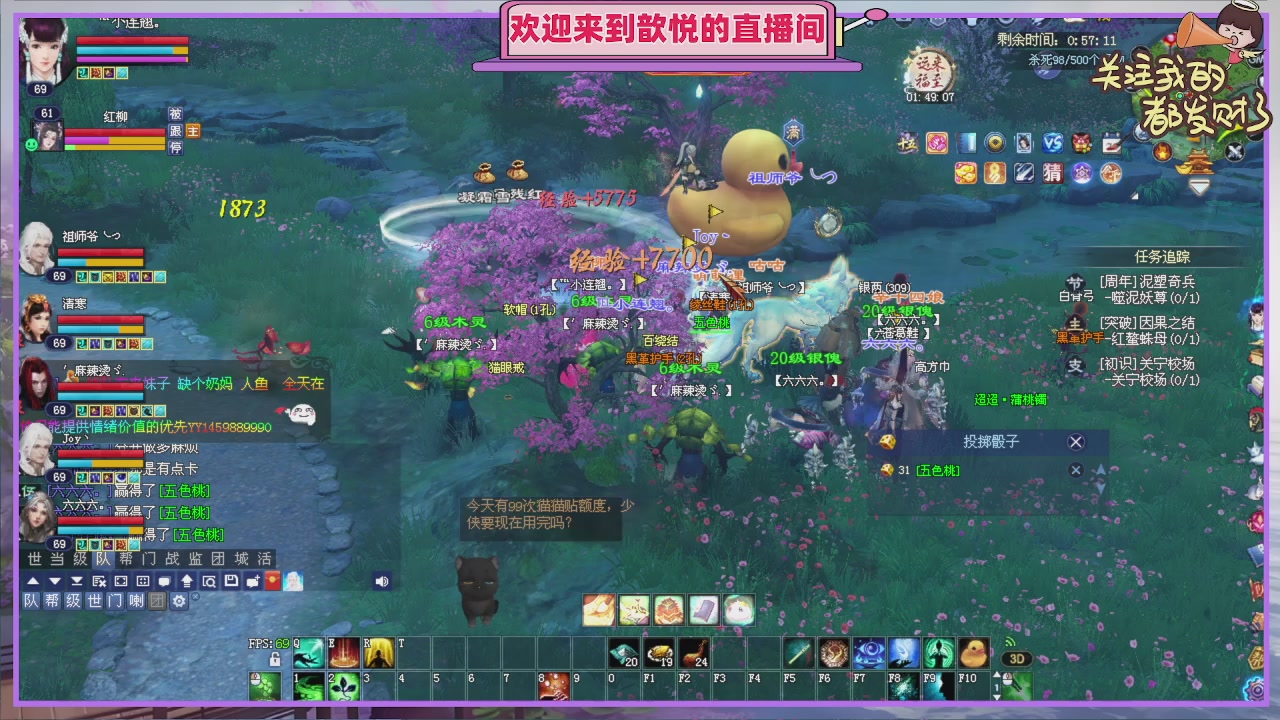Screen dimensions: 1280x720
Task: Switch to the 帮 guild chat tab
Action: (128, 559)
